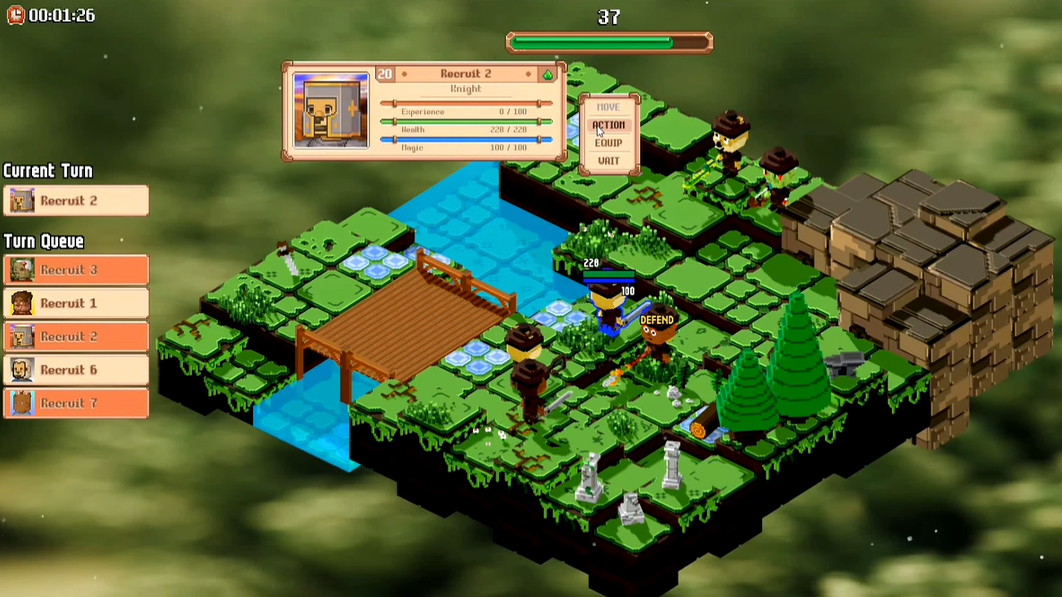1062x597 pixels.
Task: Click the greyed-out Move command
Action: [x=608, y=107]
